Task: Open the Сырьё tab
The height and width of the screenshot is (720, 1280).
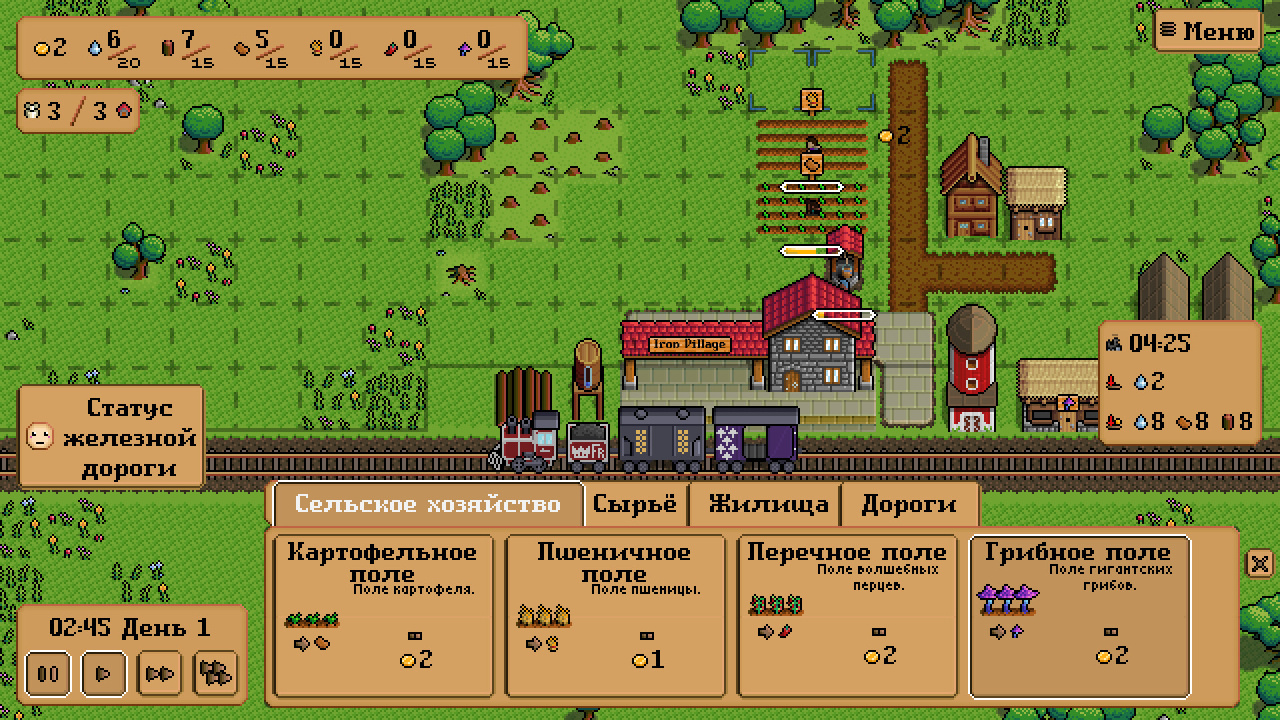Action: [634, 504]
